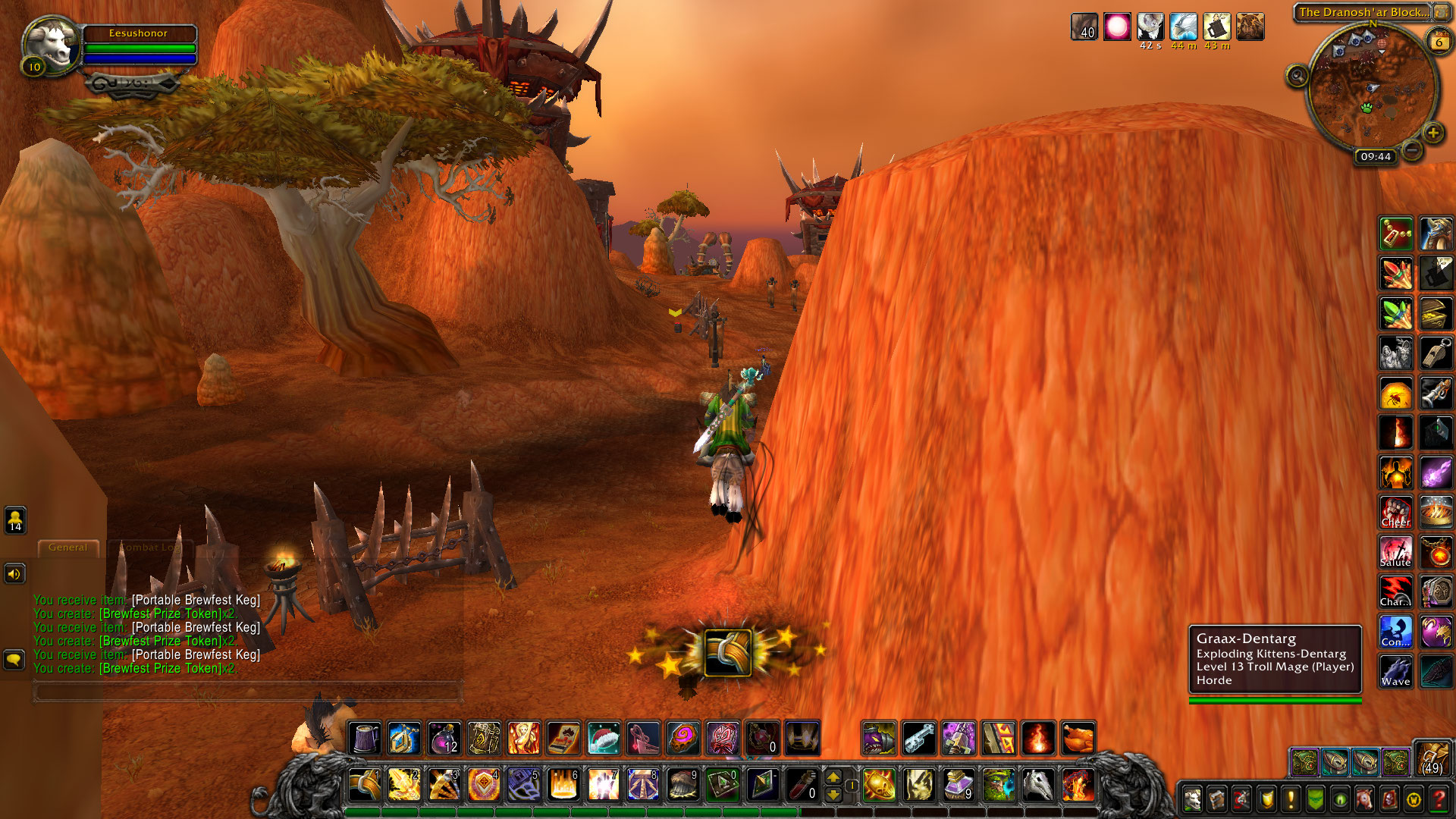Open the backpack showing 49 free slots

[1432, 758]
